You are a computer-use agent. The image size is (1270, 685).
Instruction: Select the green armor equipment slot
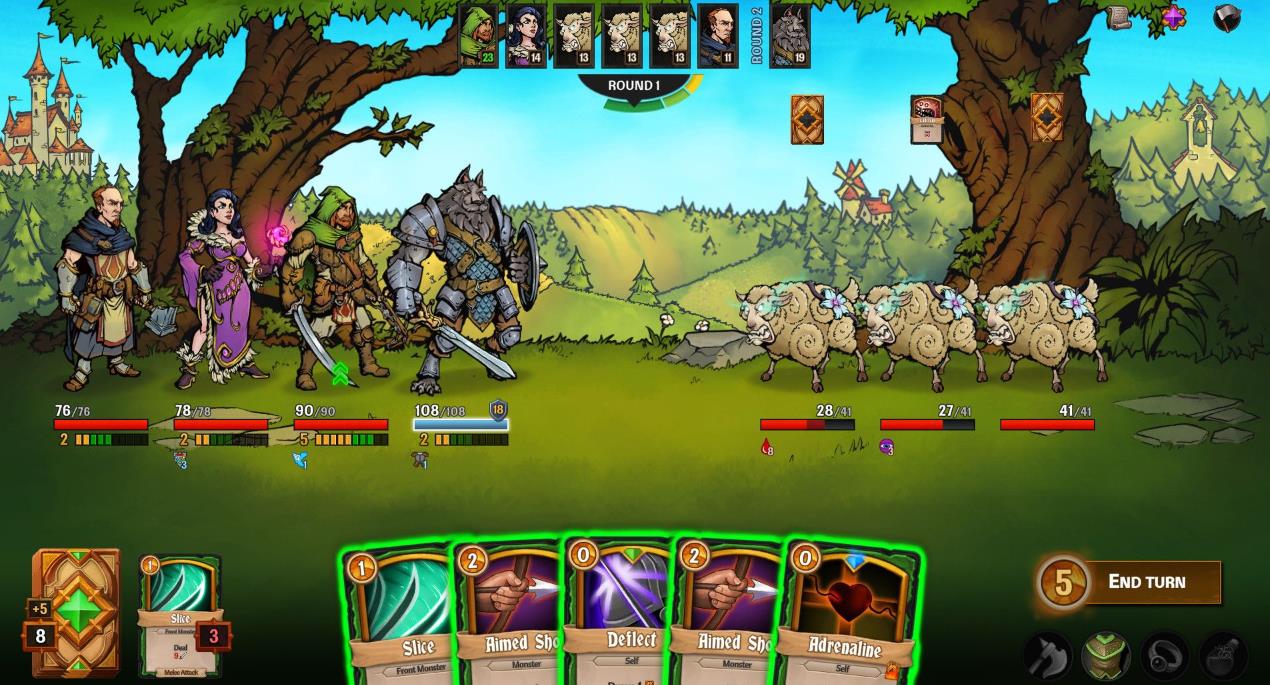pos(1106,656)
